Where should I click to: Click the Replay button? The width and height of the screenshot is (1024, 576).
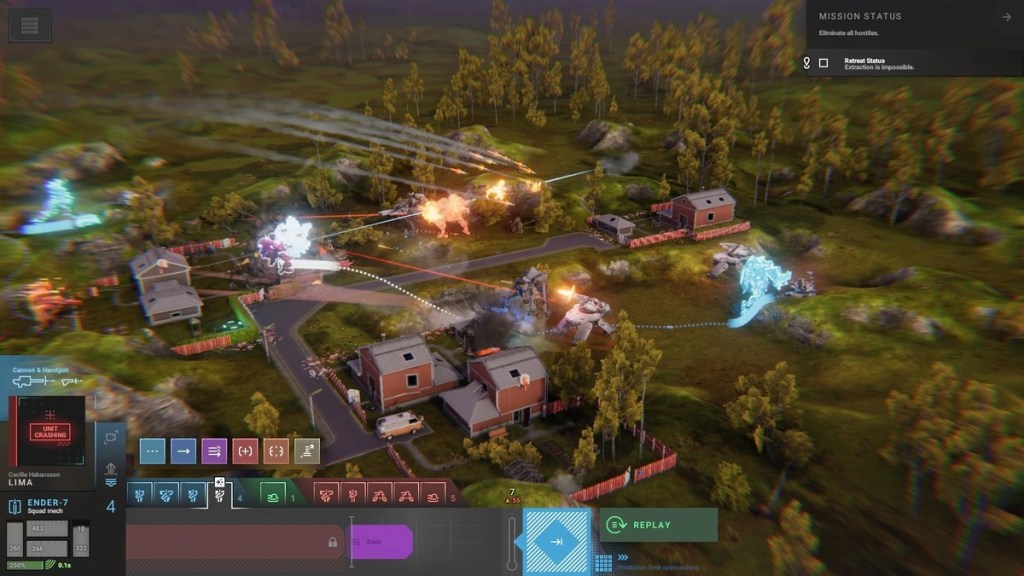(659, 524)
